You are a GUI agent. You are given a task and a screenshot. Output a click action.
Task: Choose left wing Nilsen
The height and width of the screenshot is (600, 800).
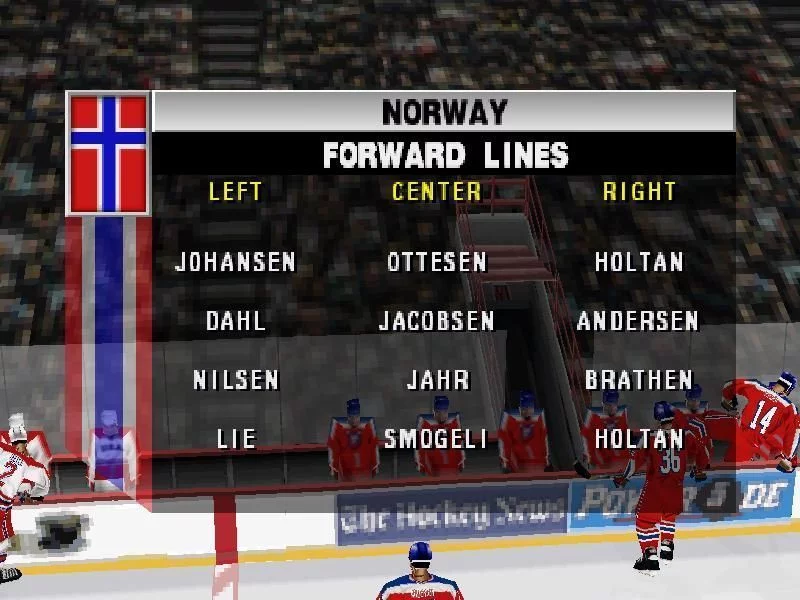click(x=236, y=380)
